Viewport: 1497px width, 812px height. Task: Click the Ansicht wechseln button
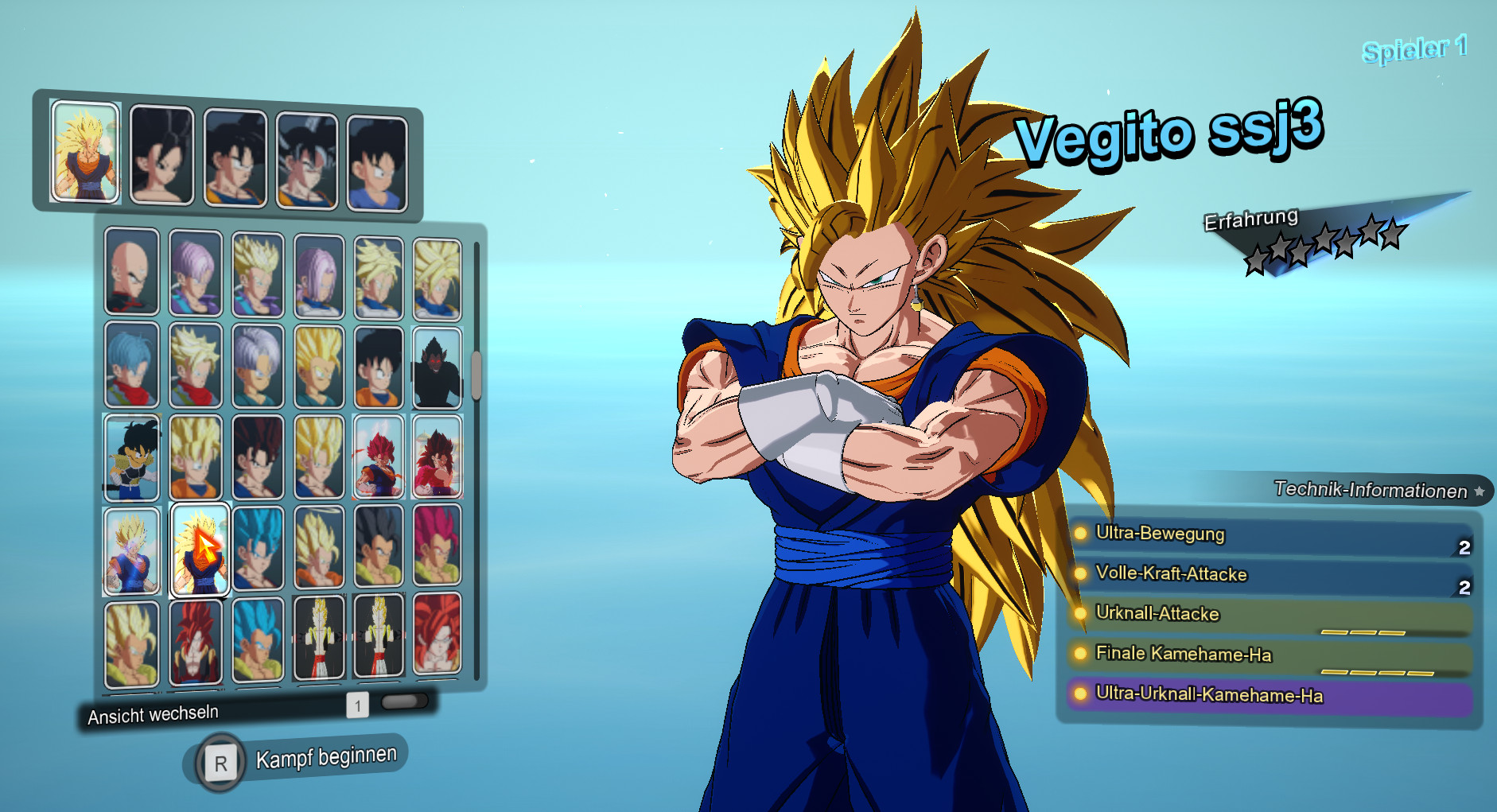(x=151, y=713)
